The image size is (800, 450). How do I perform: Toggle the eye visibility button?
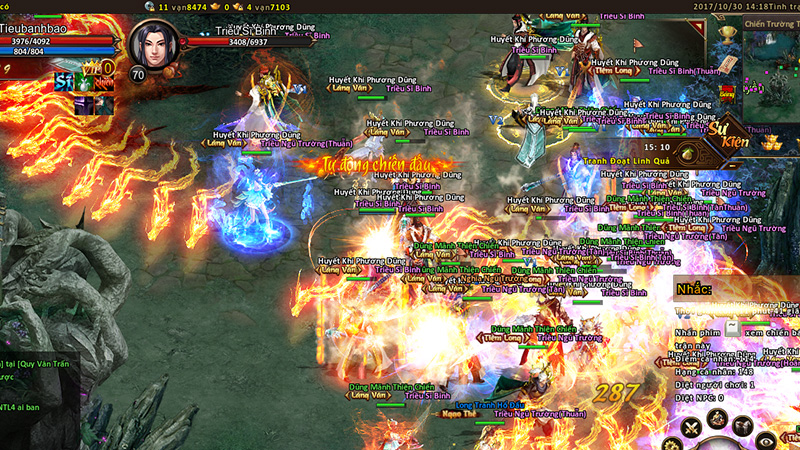767,439
